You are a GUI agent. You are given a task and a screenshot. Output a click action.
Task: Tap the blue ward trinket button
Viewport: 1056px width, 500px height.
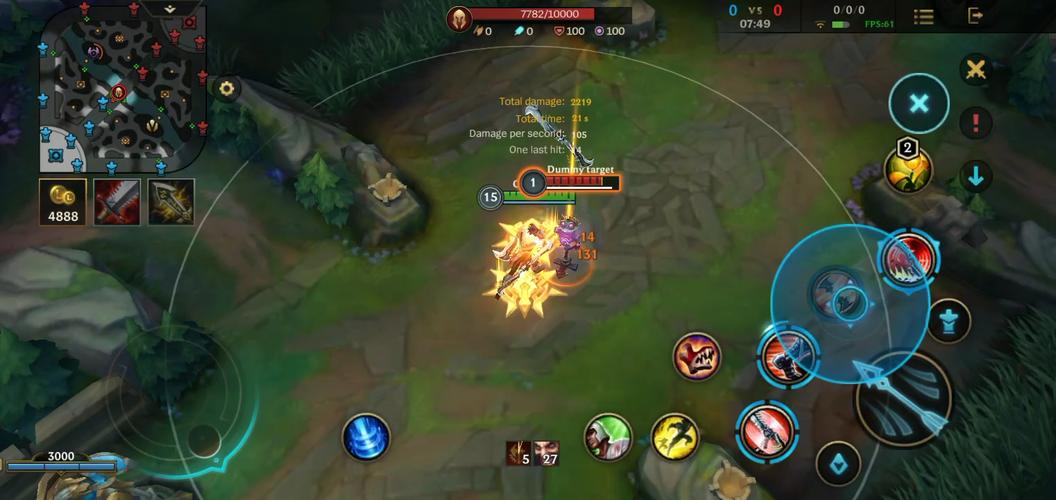(x=838, y=463)
